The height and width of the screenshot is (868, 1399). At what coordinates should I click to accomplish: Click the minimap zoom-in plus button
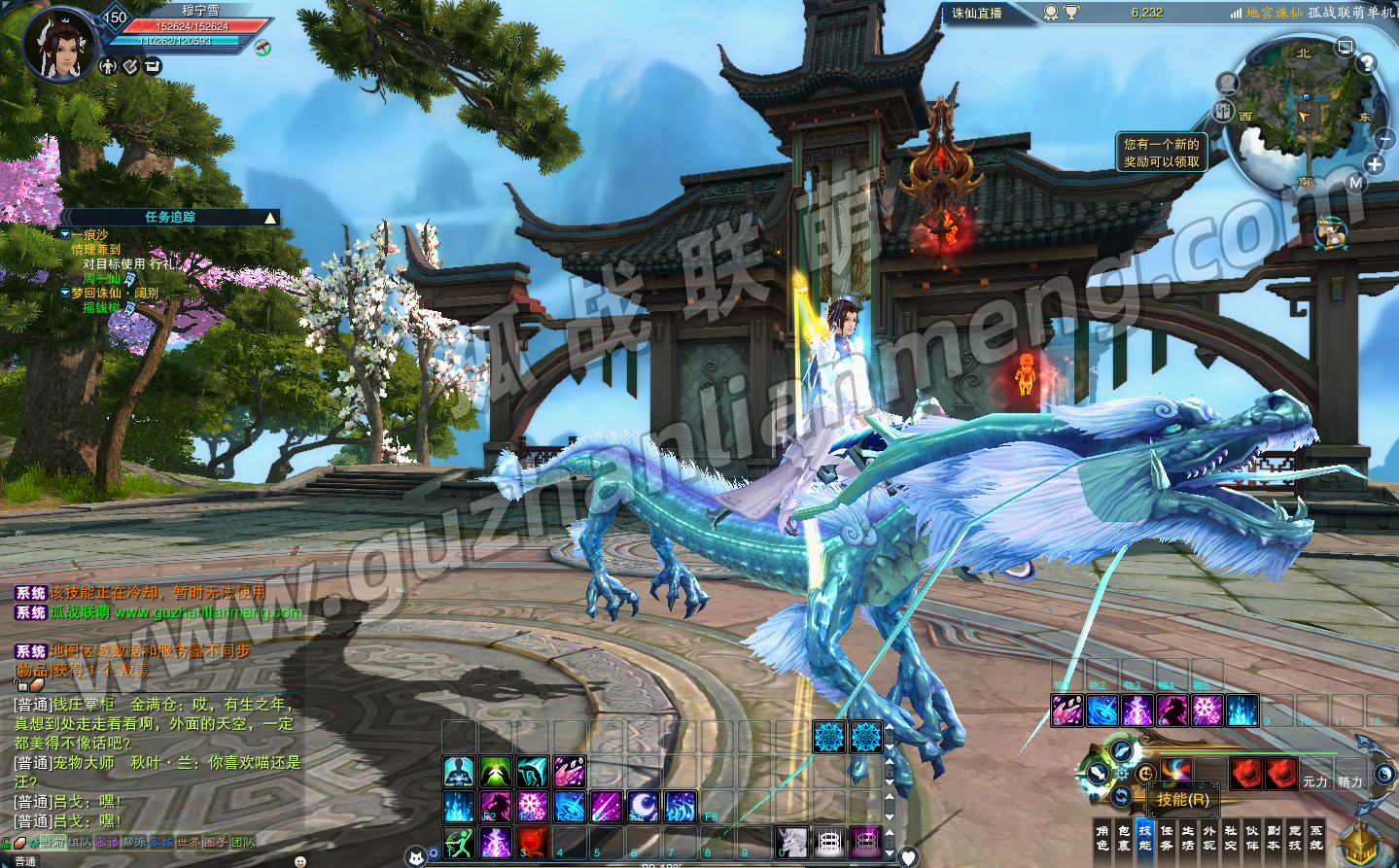[x=1375, y=164]
